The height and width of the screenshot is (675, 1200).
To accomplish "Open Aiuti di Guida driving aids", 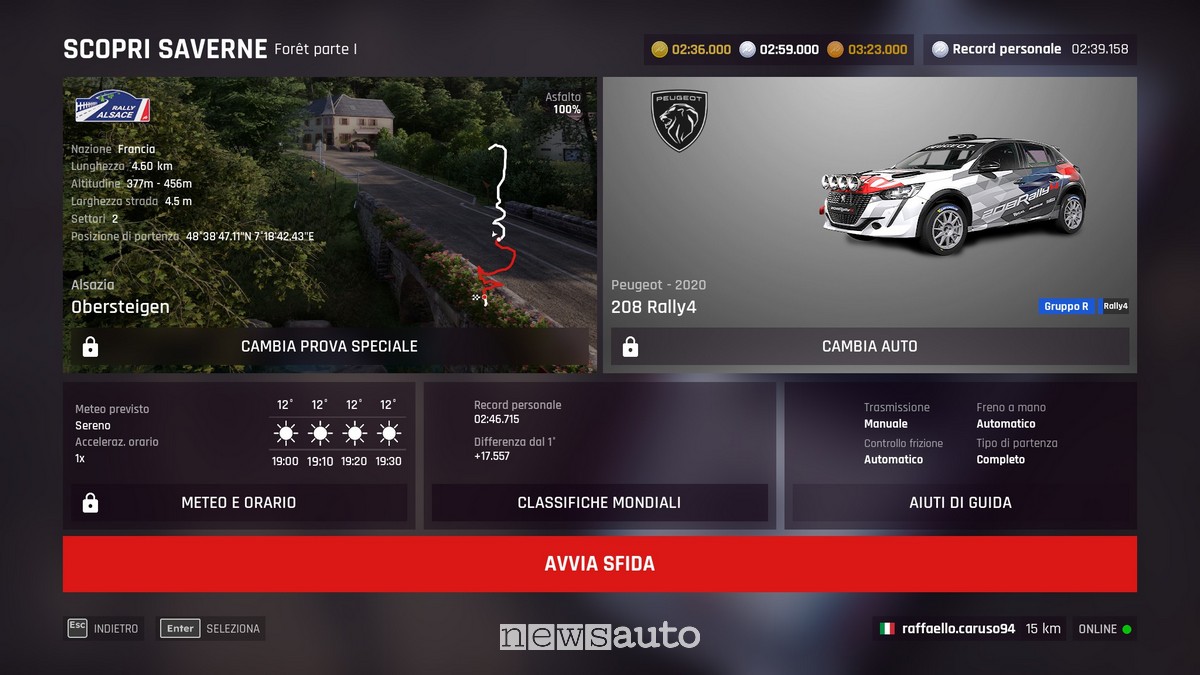I will [x=960, y=502].
